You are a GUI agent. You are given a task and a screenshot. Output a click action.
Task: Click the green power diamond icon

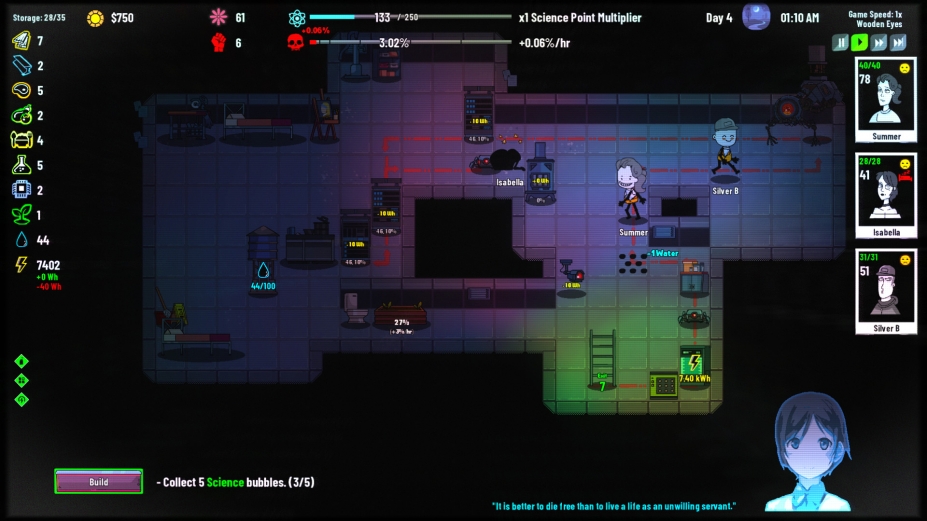[21, 400]
